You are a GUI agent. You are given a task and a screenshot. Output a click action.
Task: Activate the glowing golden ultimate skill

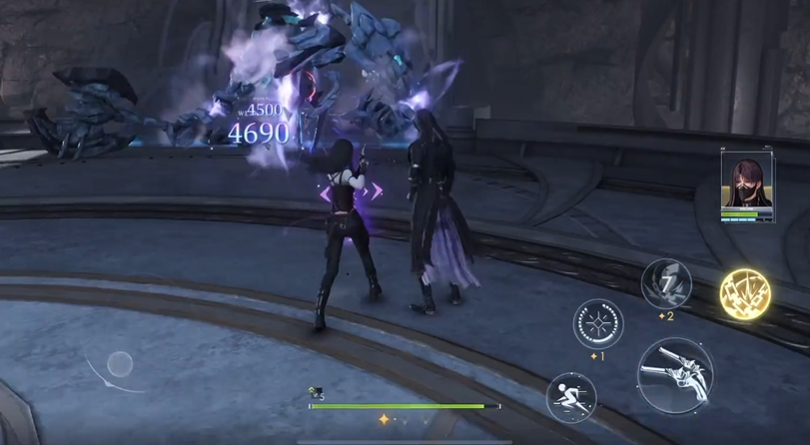[745, 293]
